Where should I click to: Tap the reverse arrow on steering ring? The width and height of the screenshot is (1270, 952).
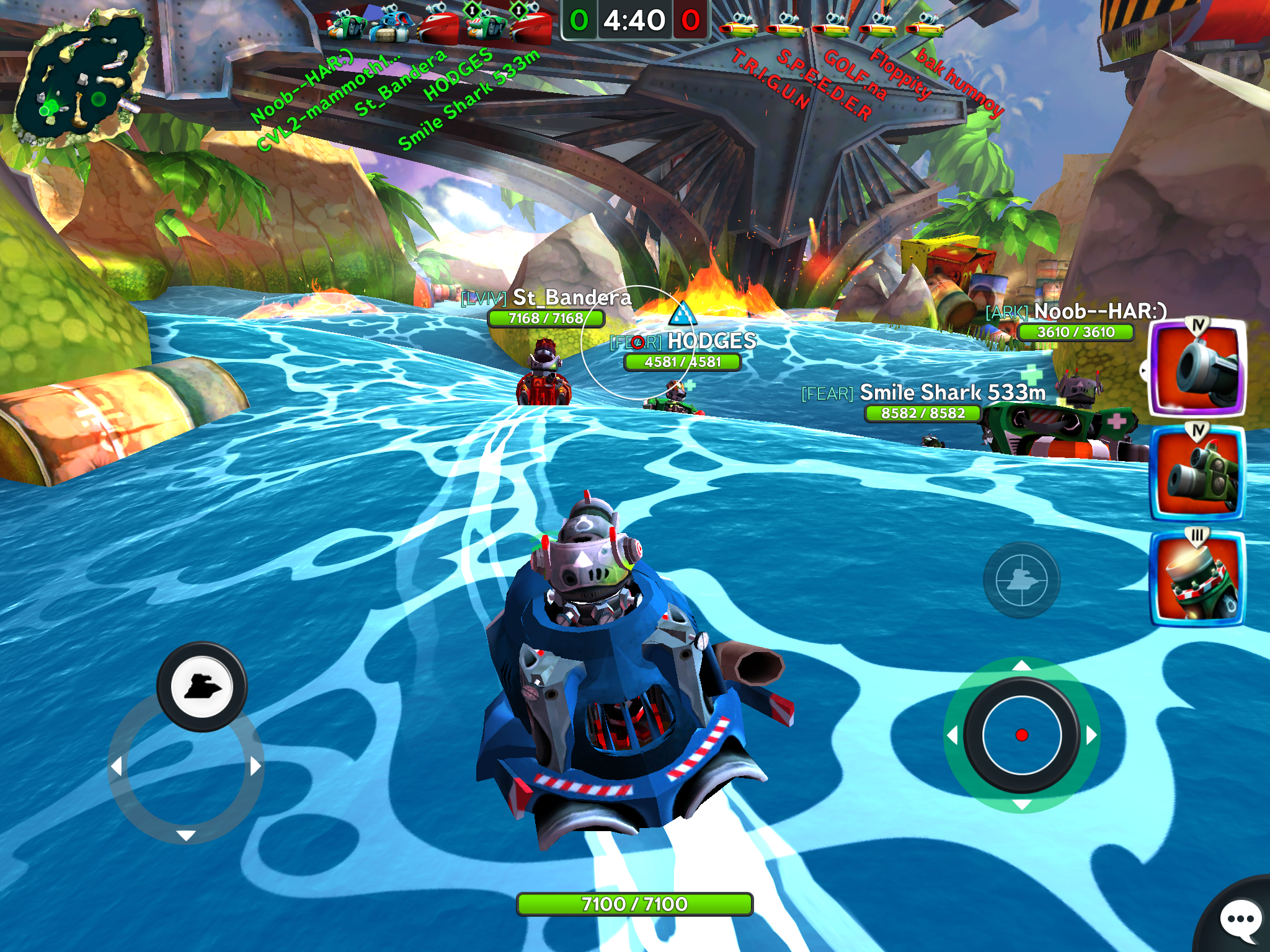coord(186,835)
